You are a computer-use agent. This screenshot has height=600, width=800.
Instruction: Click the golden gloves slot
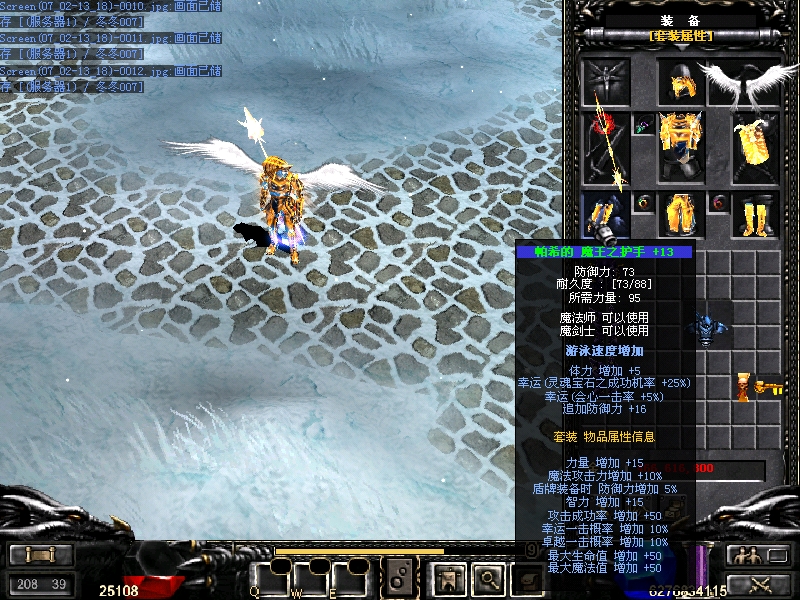click(x=607, y=215)
